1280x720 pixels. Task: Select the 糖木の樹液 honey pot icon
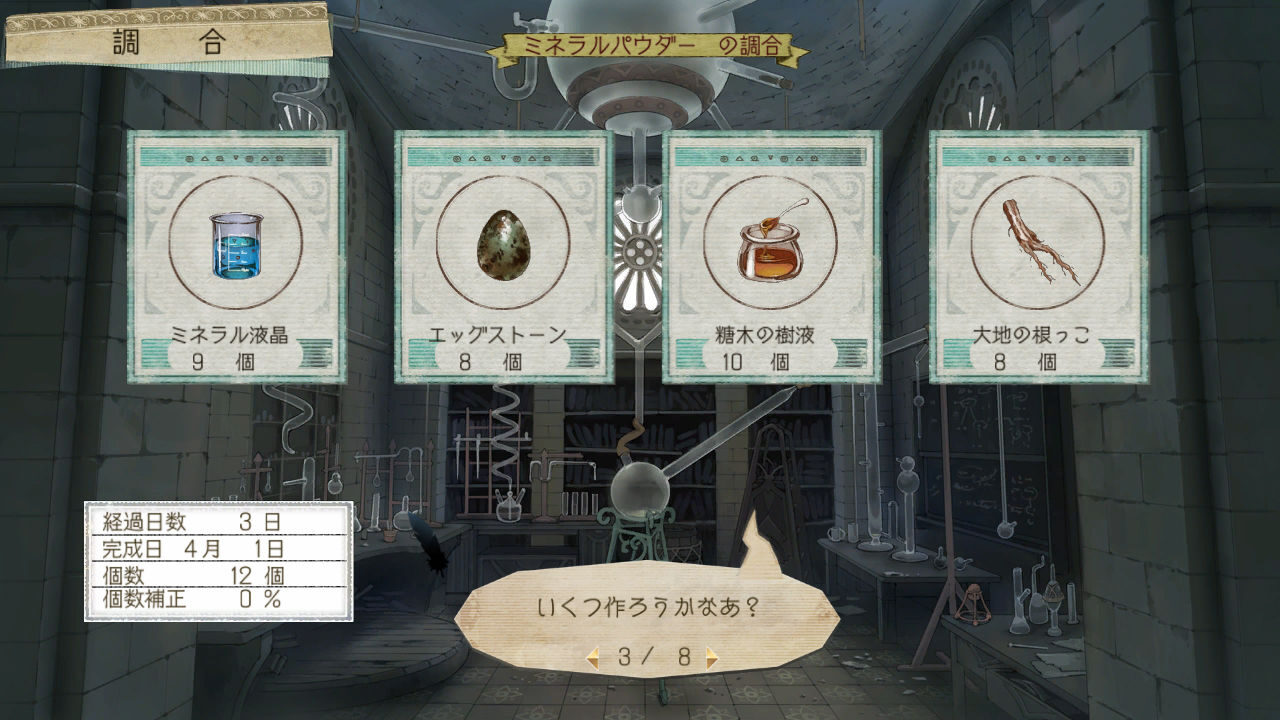click(769, 248)
